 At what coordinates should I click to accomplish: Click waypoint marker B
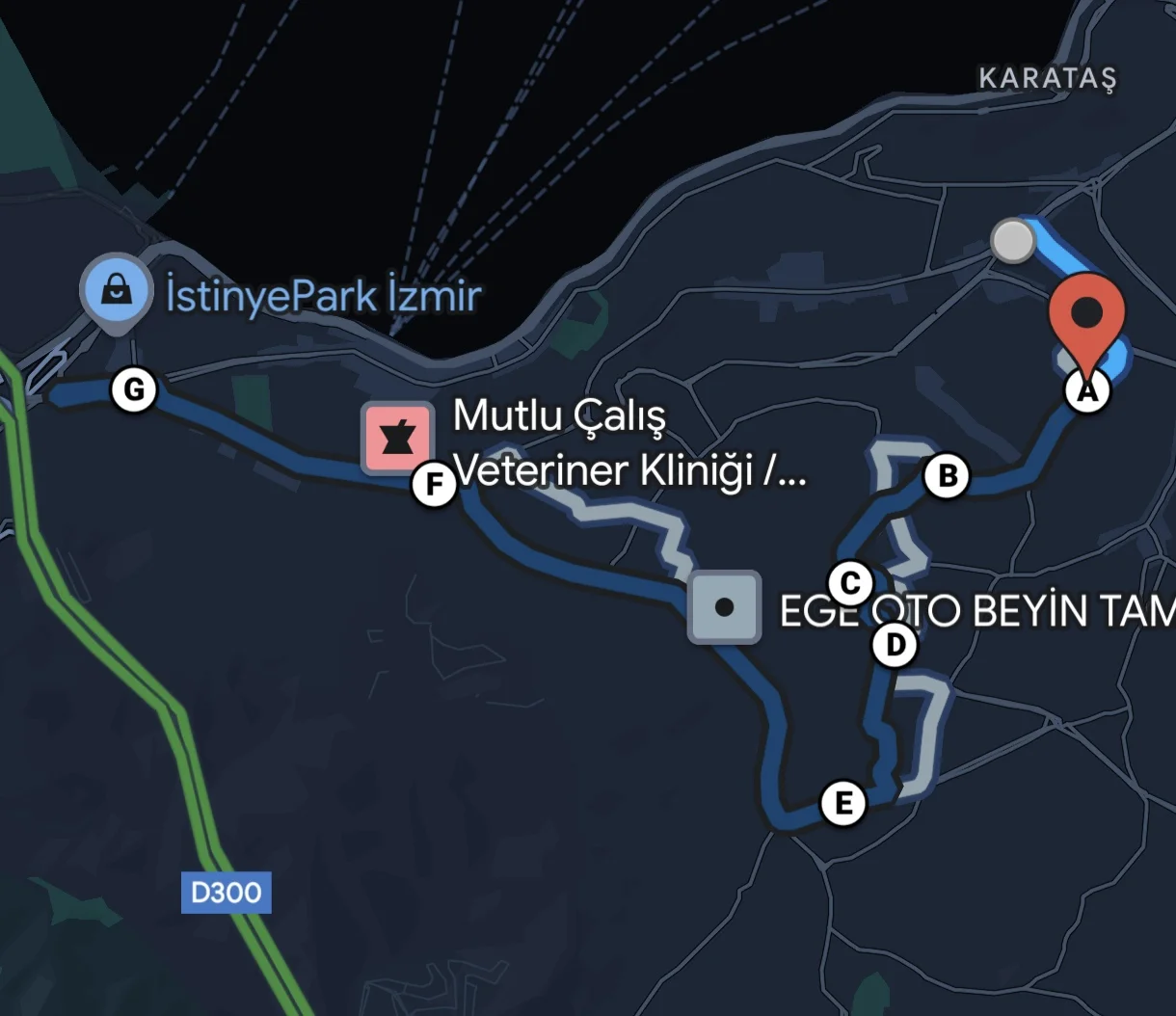[947, 476]
